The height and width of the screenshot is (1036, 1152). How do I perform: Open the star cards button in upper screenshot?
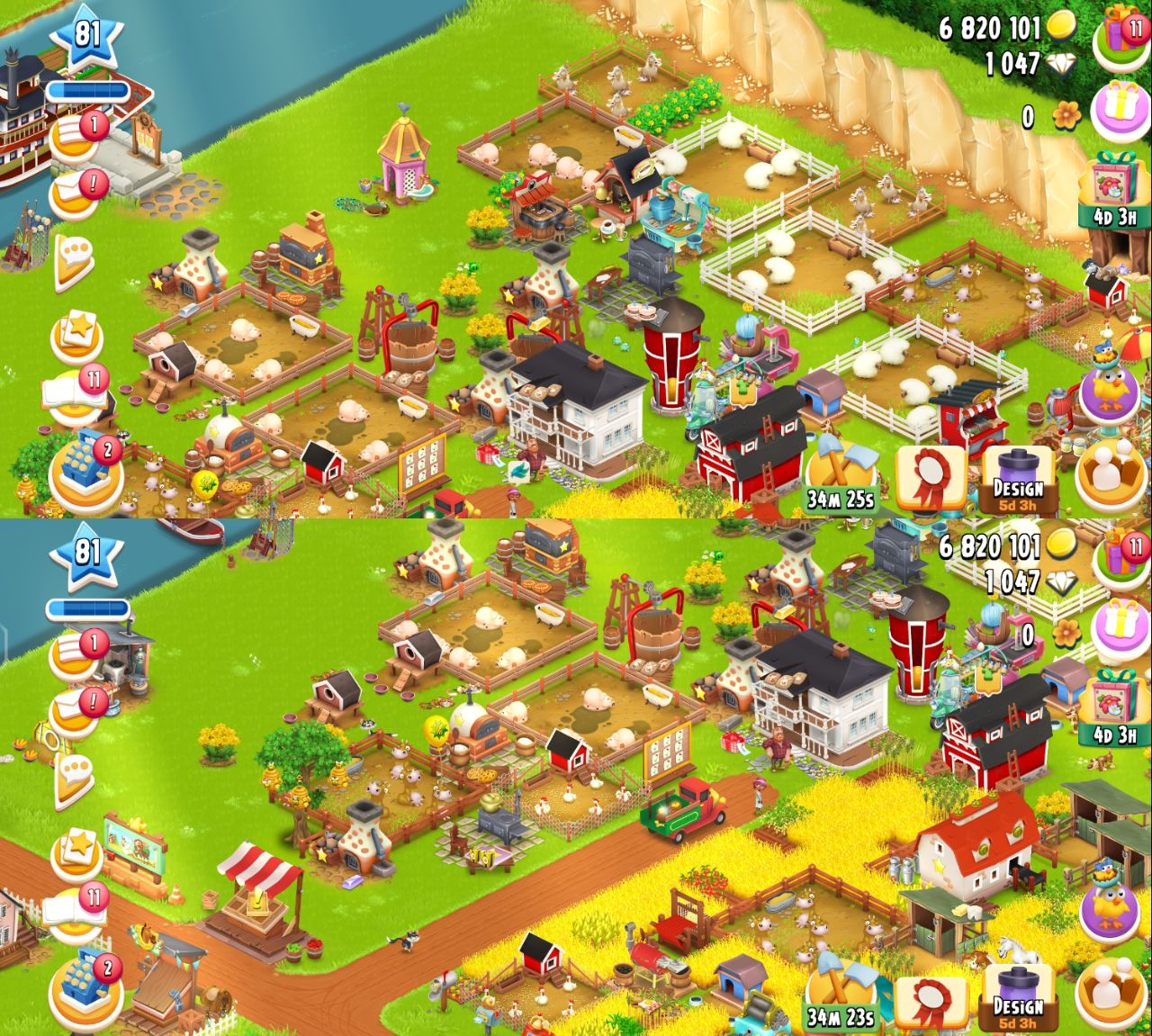click(x=77, y=333)
